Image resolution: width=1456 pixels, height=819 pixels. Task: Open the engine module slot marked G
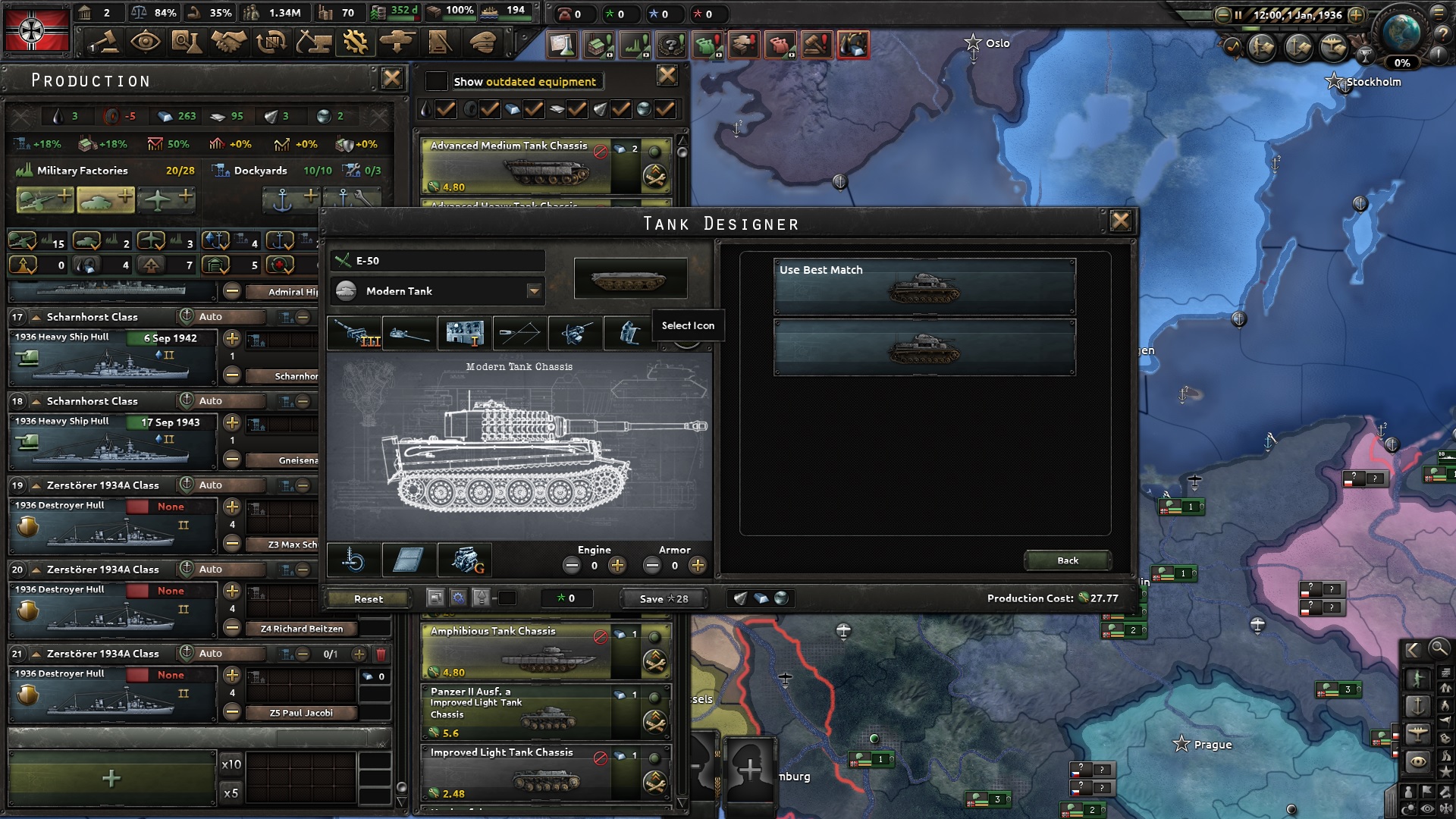tap(464, 561)
